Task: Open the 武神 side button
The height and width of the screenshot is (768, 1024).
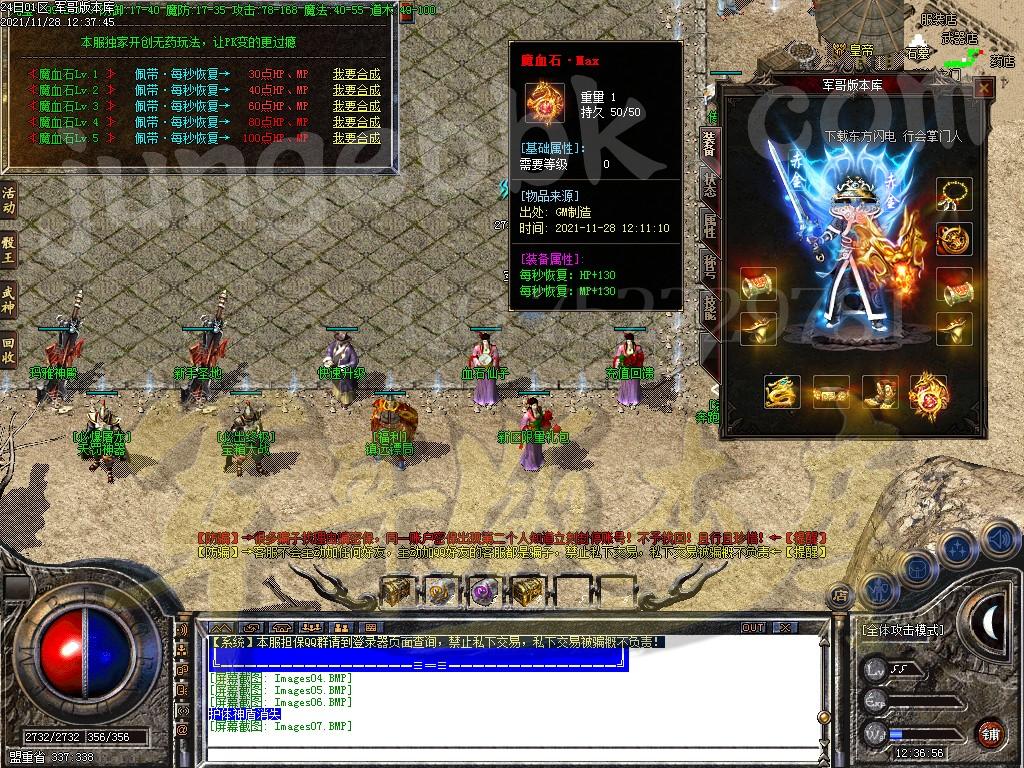Action: click(x=9, y=298)
